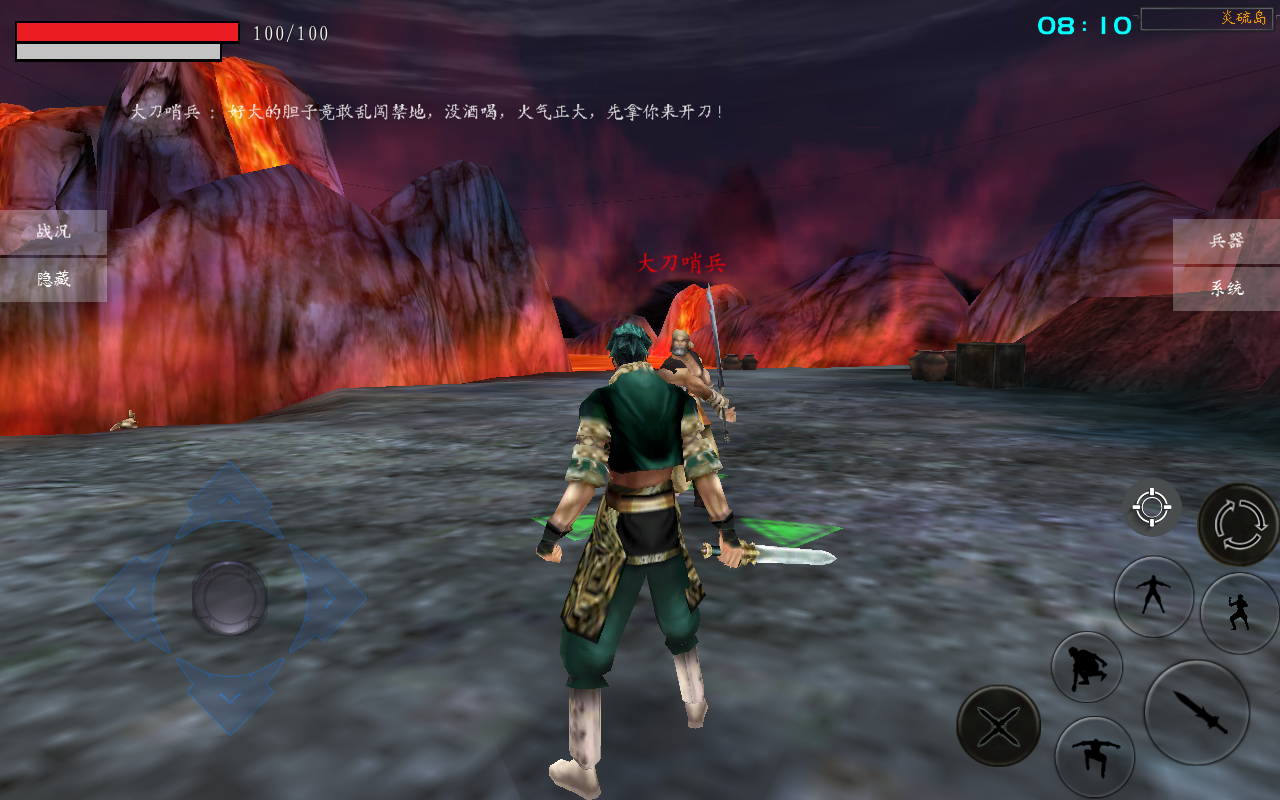
Task: Open the 系统 system menu
Action: click(x=1226, y=289)
